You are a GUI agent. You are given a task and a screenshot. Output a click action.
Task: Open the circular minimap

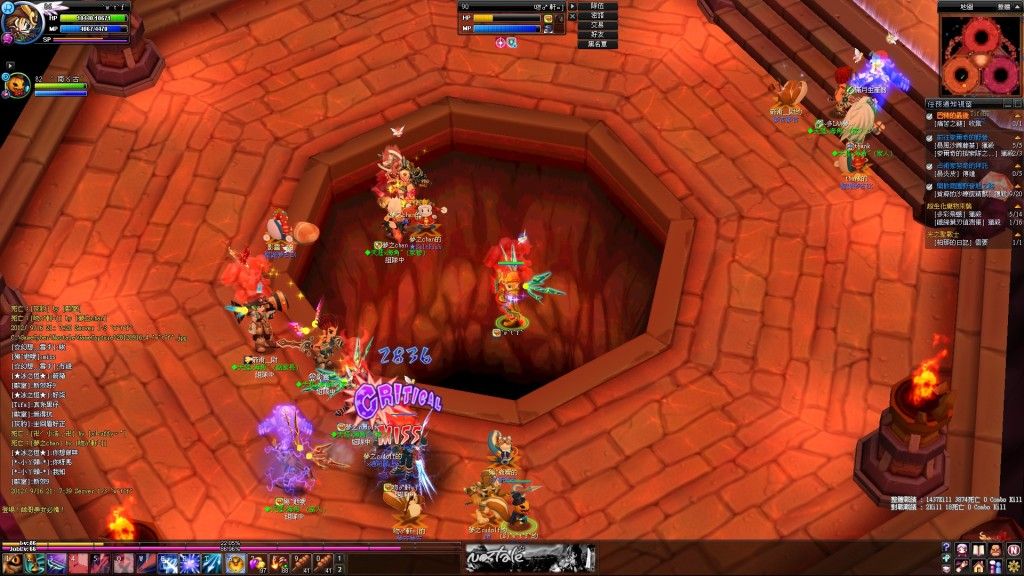click(x=980, y=55)
